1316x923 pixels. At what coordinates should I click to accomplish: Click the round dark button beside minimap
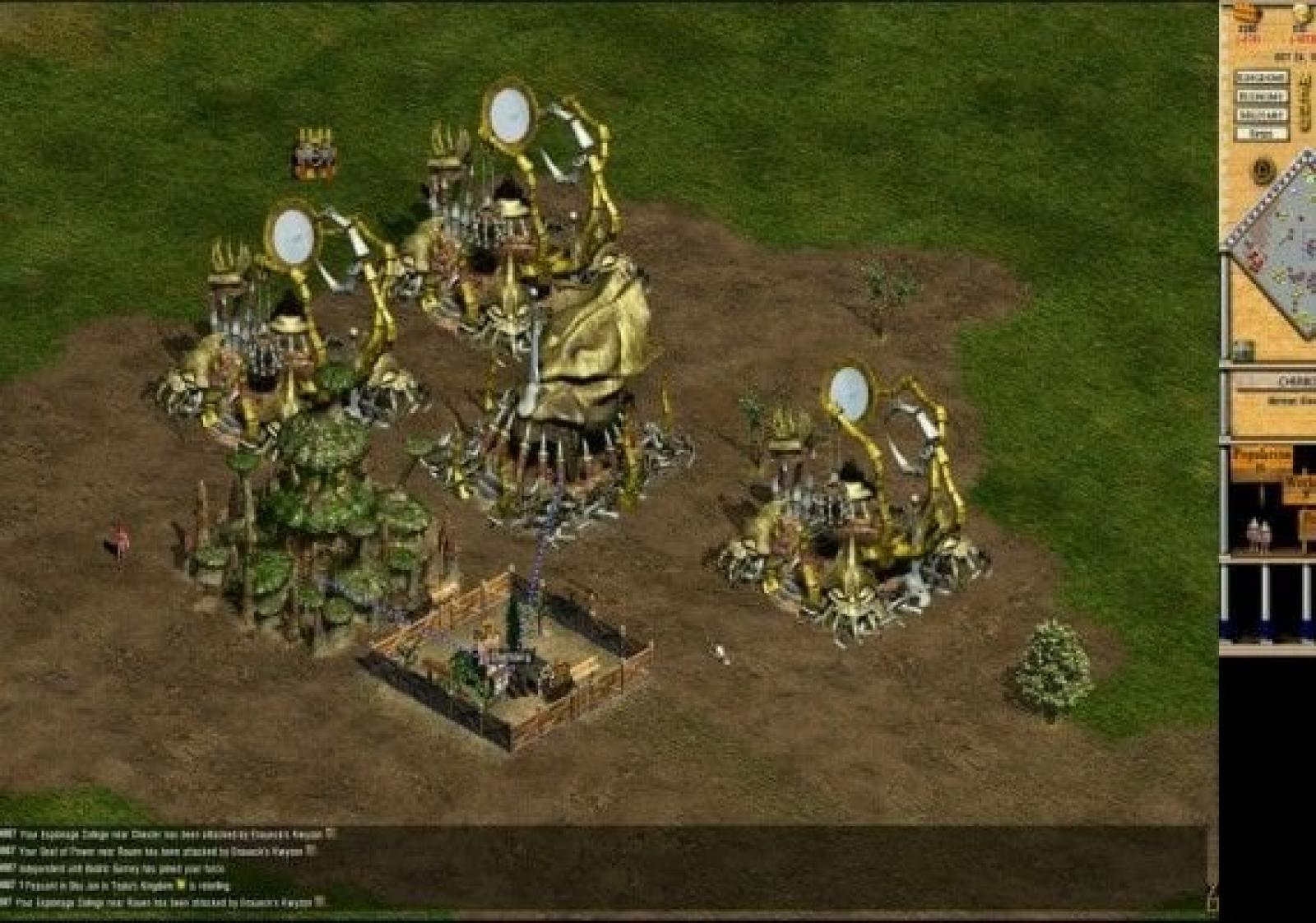pyautogui.click(x=1263, y=172)
